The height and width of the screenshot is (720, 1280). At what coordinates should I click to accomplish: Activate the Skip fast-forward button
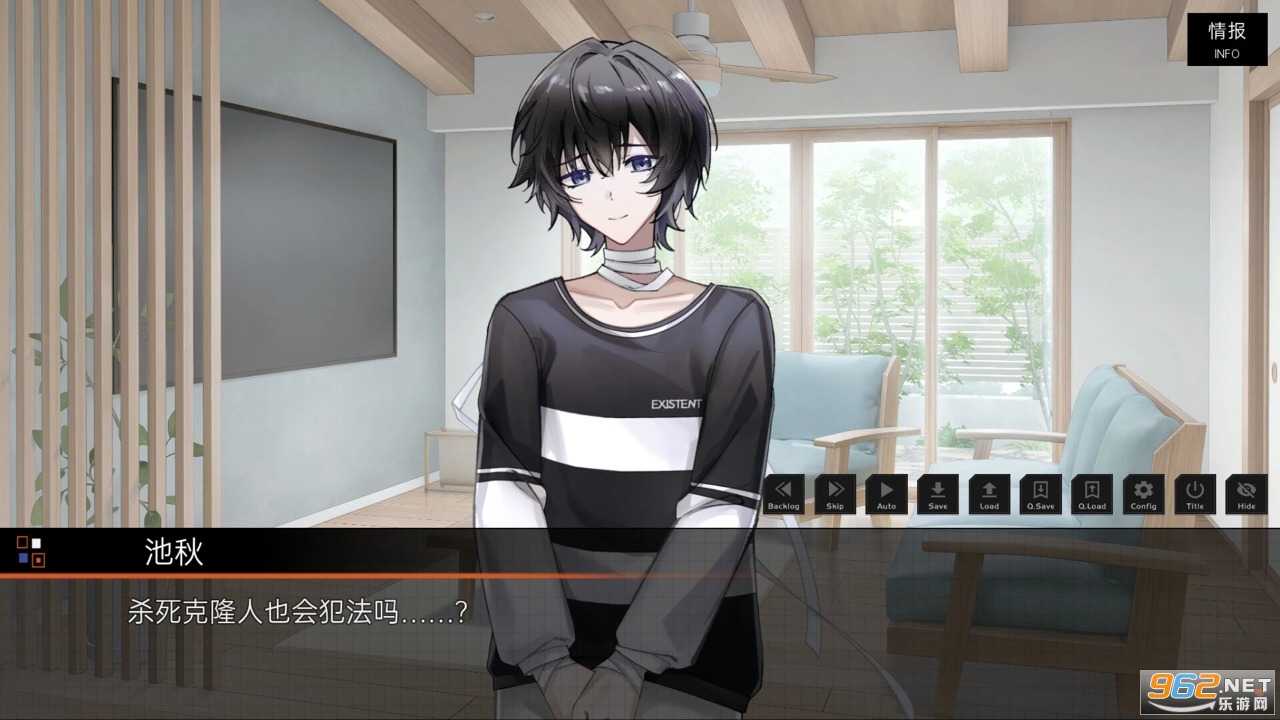tap(835, 494)
